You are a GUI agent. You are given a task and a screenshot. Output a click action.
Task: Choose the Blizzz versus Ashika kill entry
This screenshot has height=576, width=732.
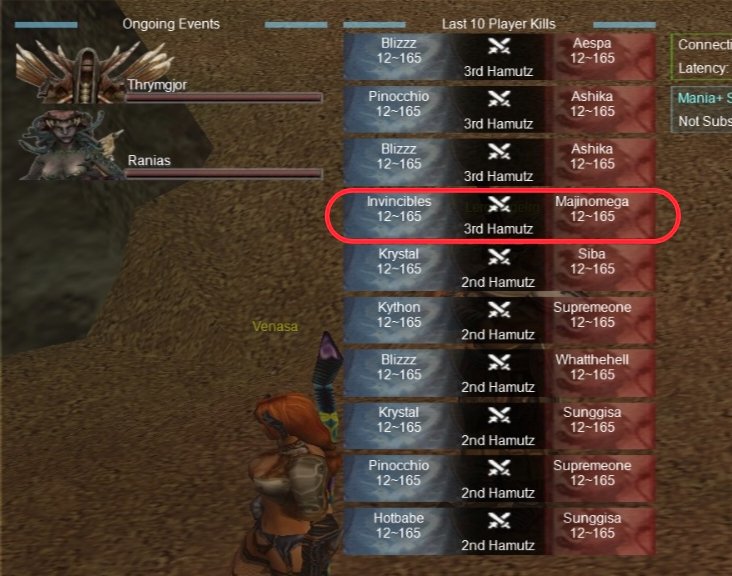click(x=499, y=163)
